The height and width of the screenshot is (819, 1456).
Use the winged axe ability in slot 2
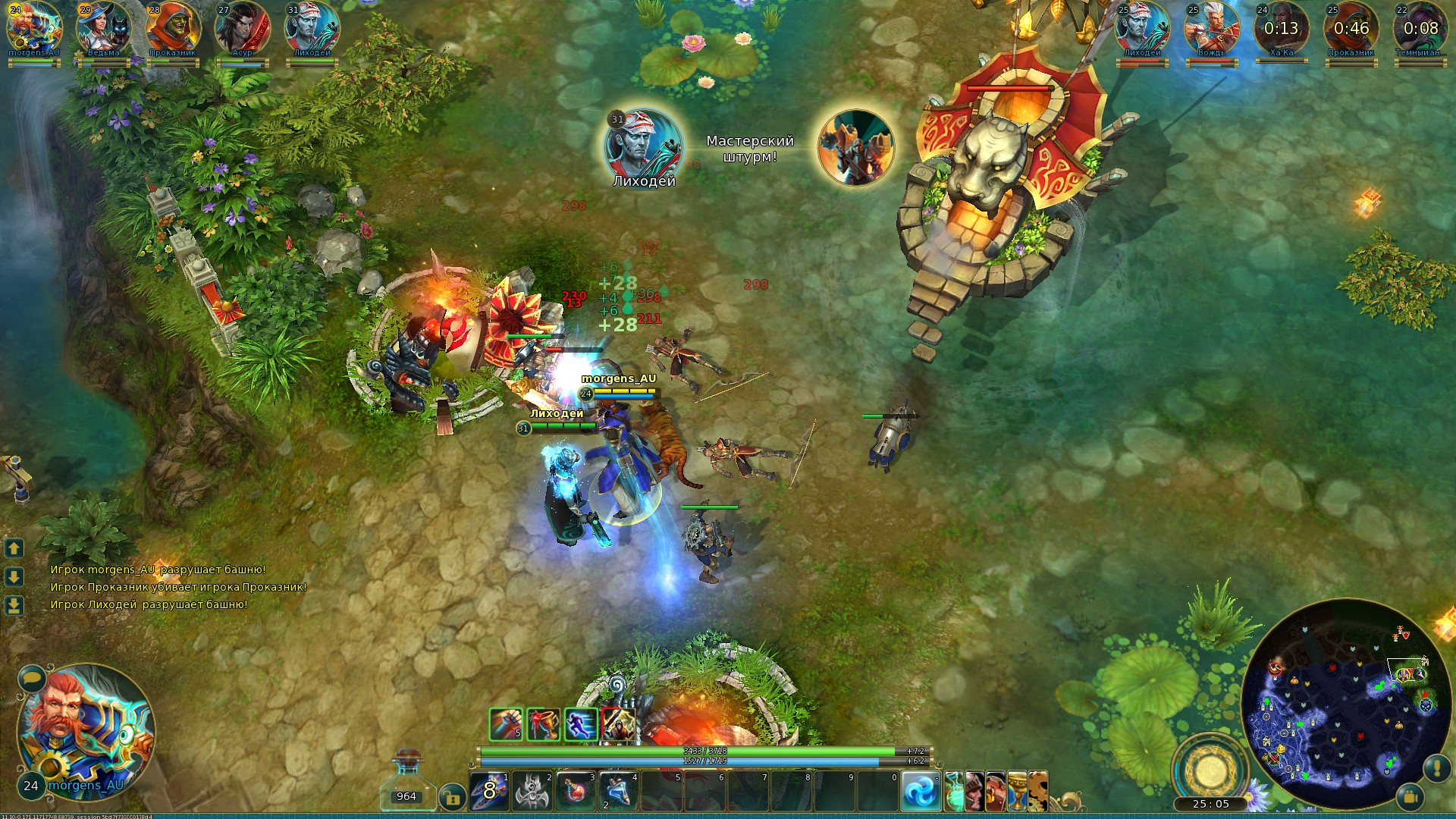[x=532, y=791]
